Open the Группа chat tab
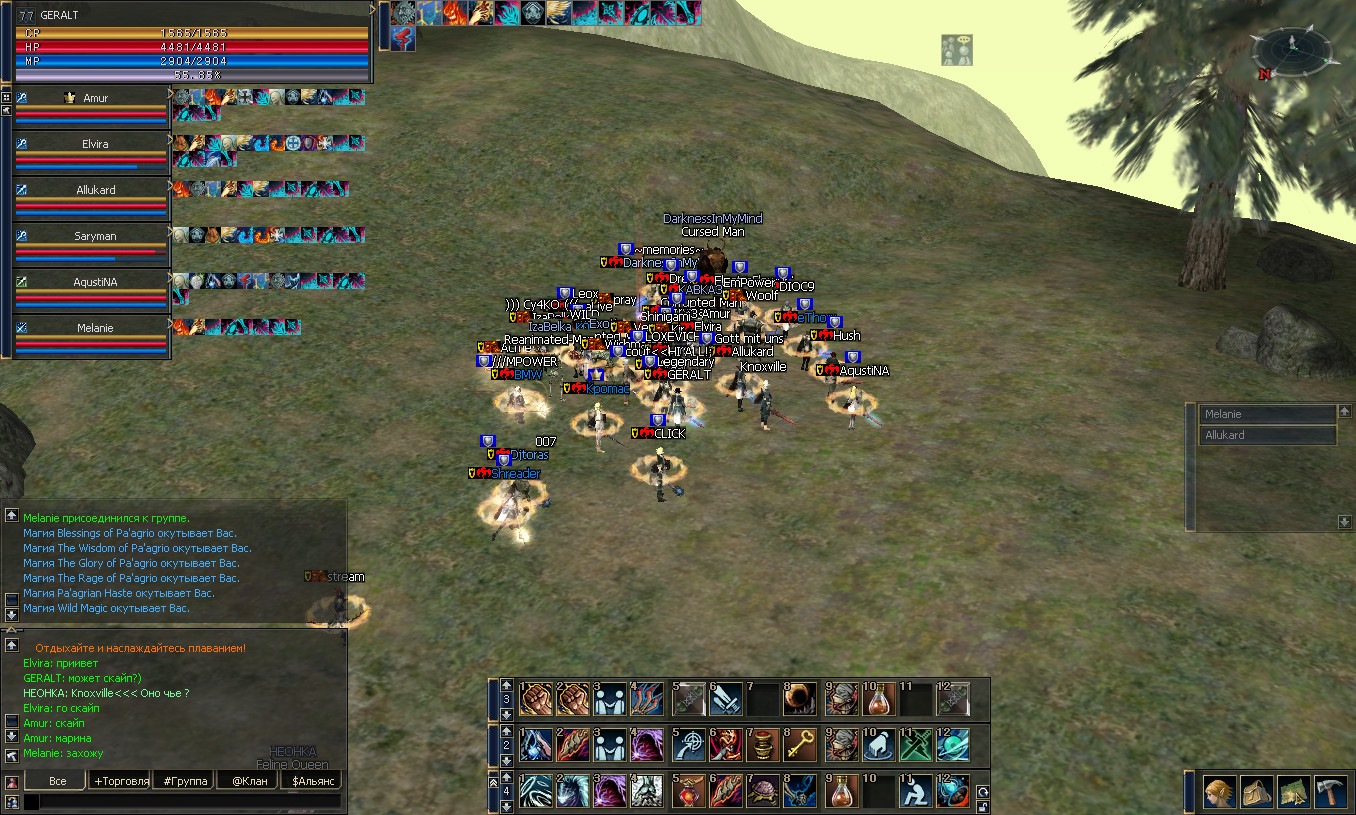The height and width of the screenshot is (815, 1356). [184, 780]
